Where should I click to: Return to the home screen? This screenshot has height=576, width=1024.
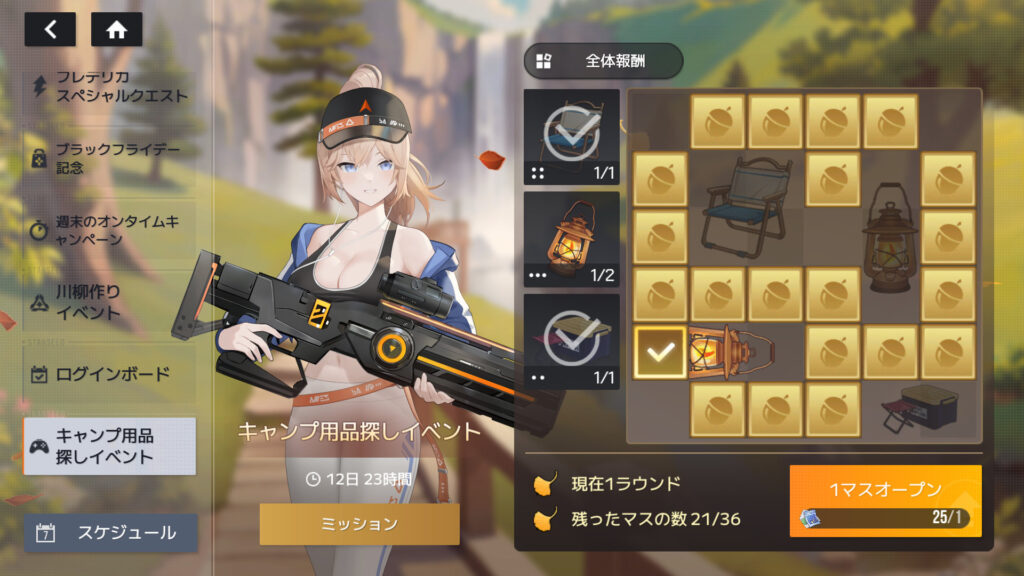(116, 29)
